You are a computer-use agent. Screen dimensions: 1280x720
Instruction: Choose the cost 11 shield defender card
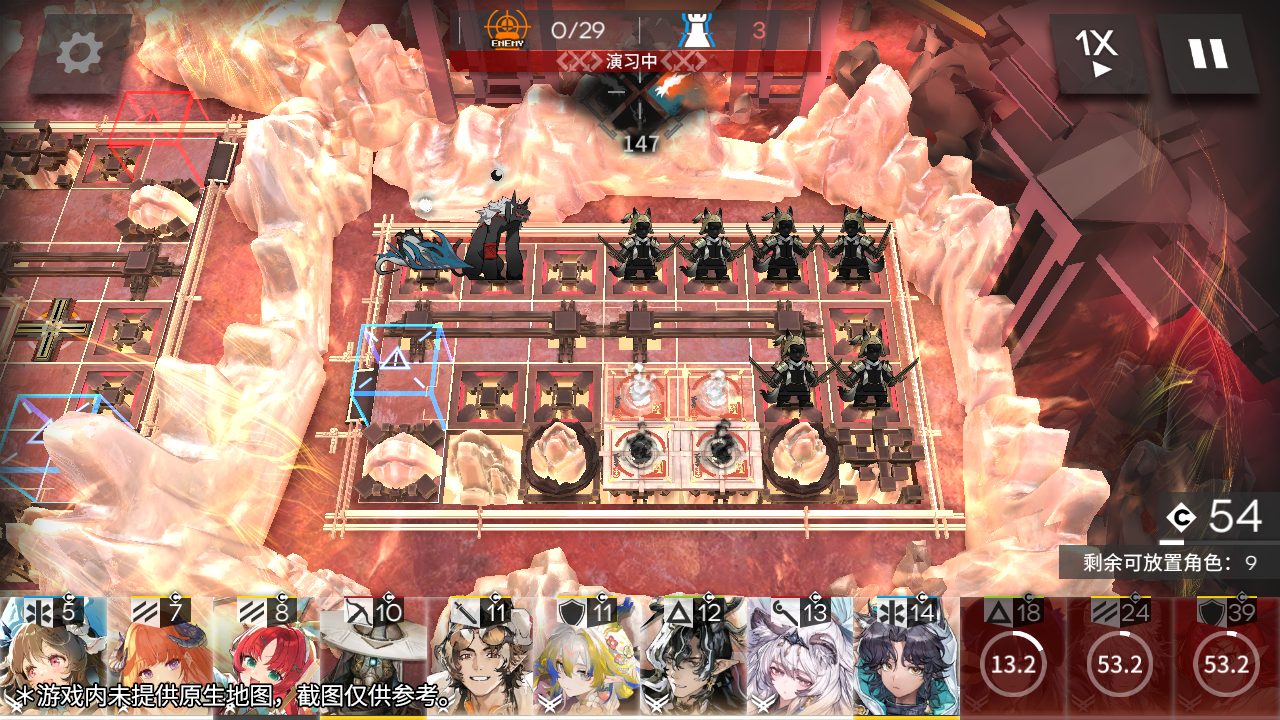[588, 658]
